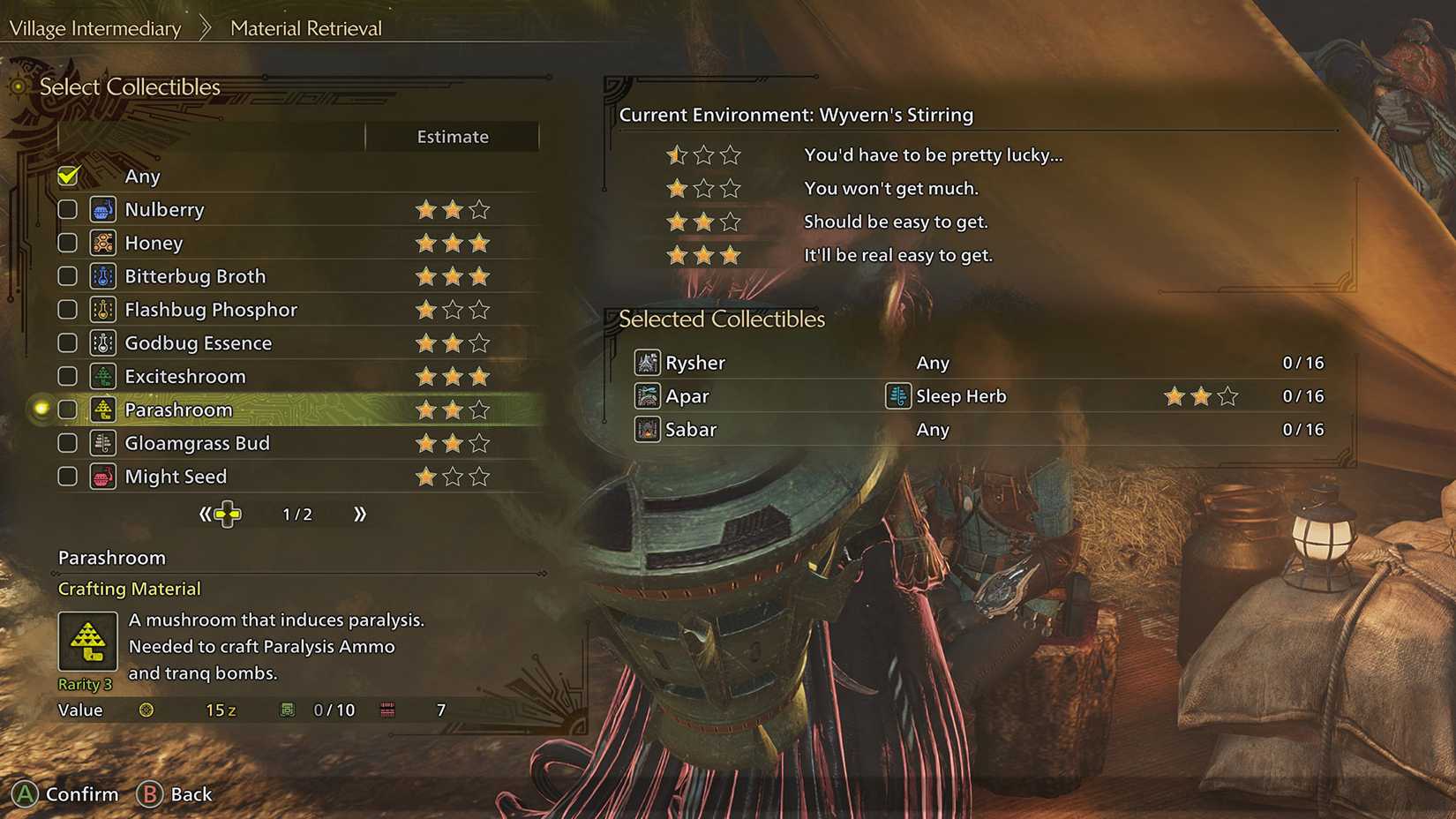
Task: Check the Might Seed checkbox
Action: pyautogui.click(x=67, y=476)
